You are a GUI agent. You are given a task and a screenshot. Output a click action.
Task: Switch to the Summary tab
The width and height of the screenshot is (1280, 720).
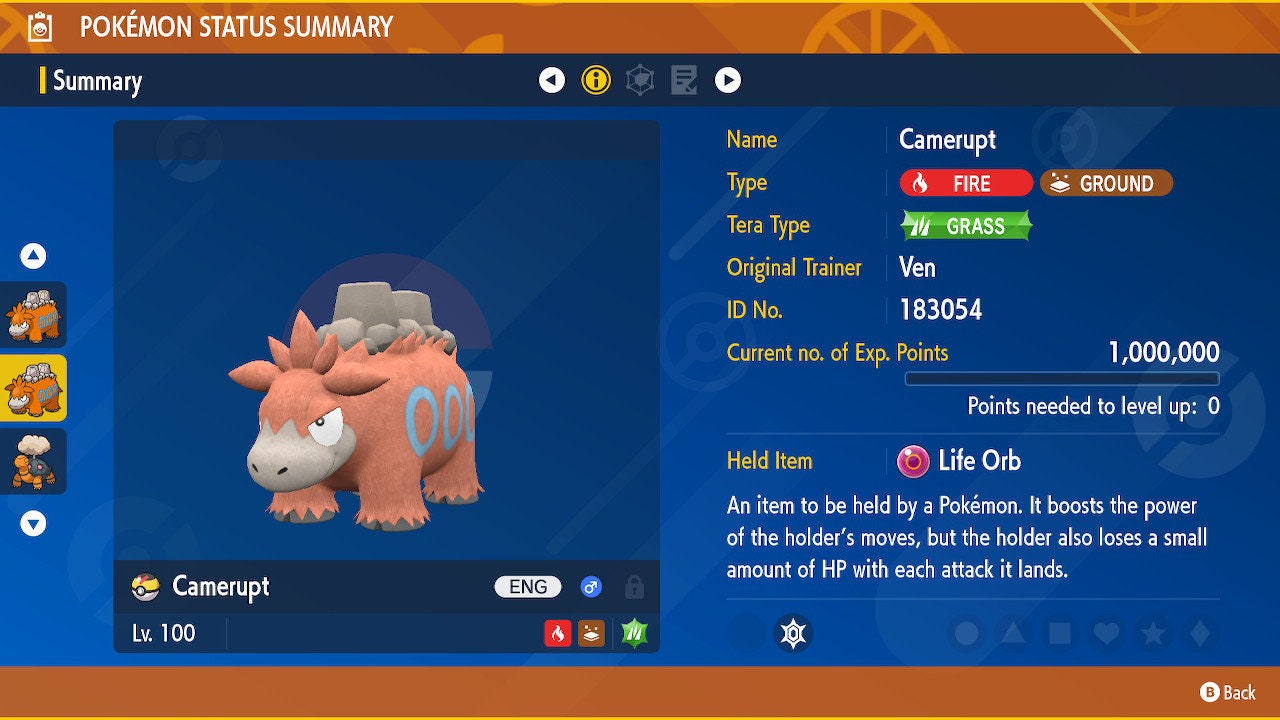(97, 81)
